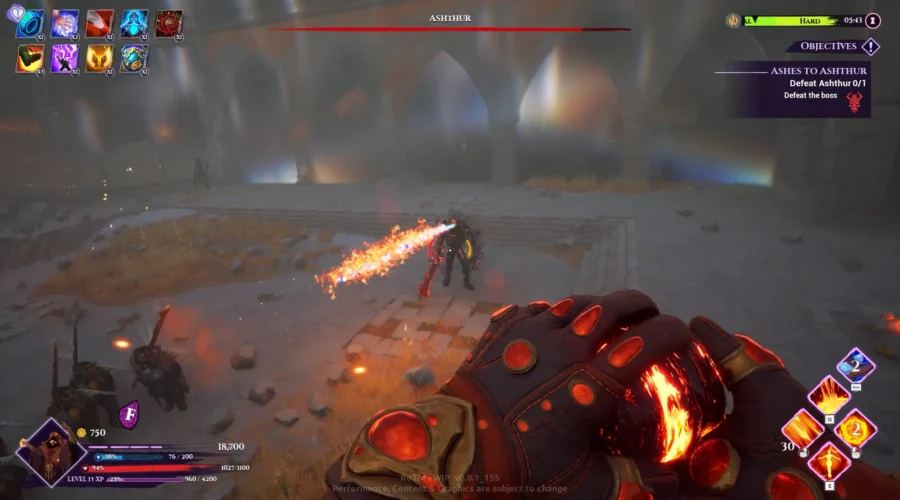
Task: Trigger the fire eruption ability
Action: pyautogui.click(x=828, y=397)
